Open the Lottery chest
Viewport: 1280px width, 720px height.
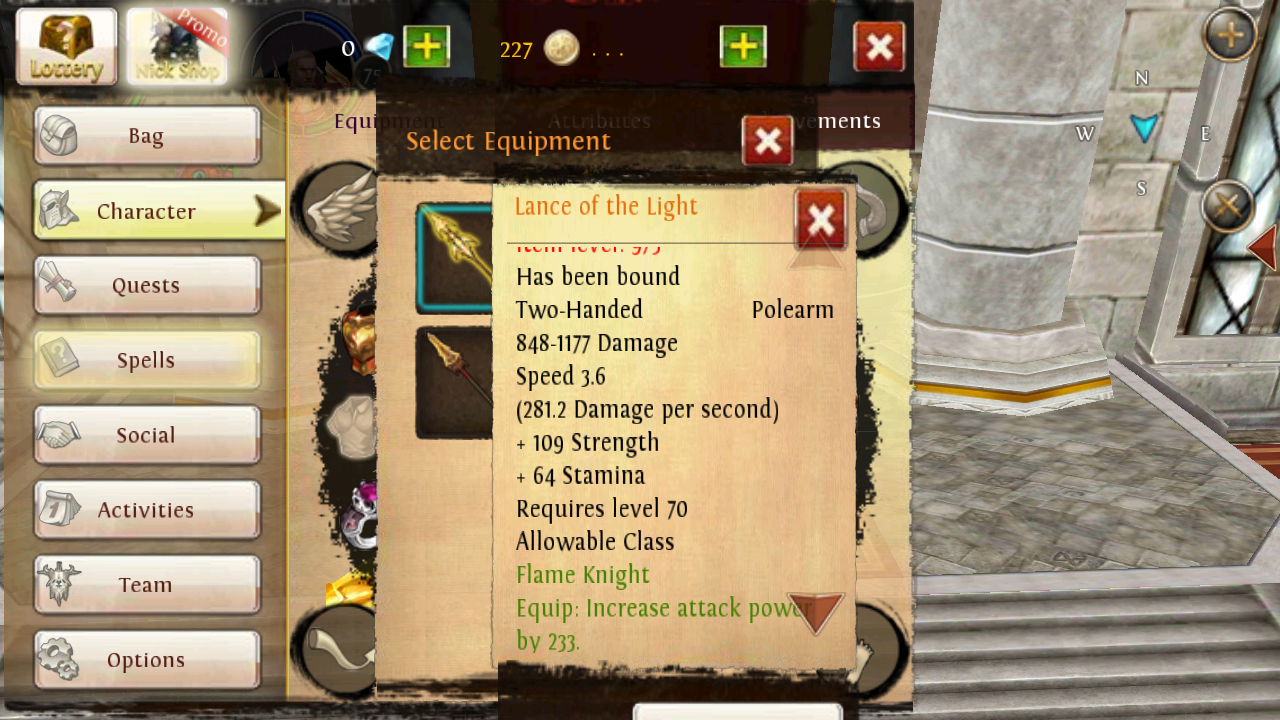pyautogui.click(x=66, y=47)
